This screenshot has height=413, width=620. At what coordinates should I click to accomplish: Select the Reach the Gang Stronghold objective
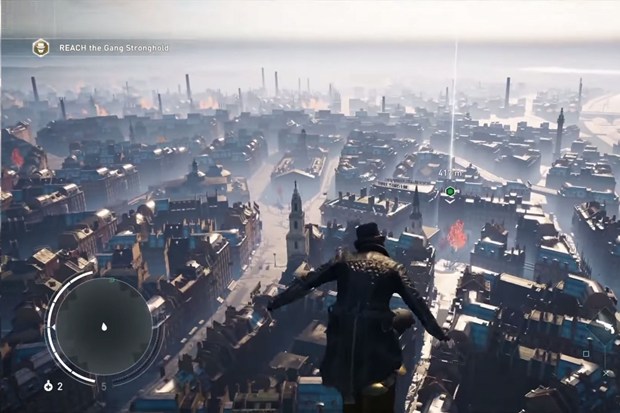pyautogui.click(x=112, y=47)
